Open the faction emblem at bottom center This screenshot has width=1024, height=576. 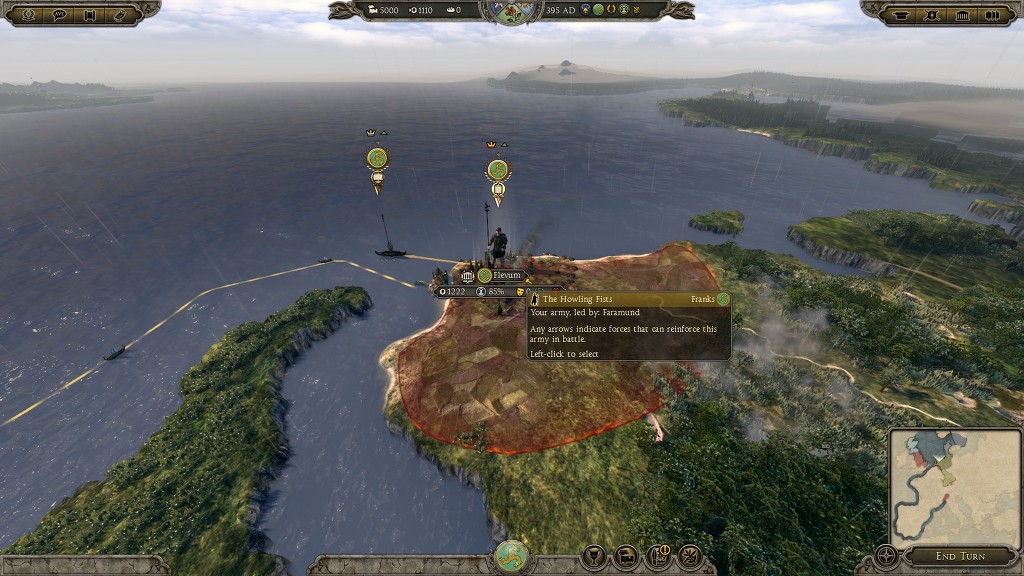(x=511, y=555)
